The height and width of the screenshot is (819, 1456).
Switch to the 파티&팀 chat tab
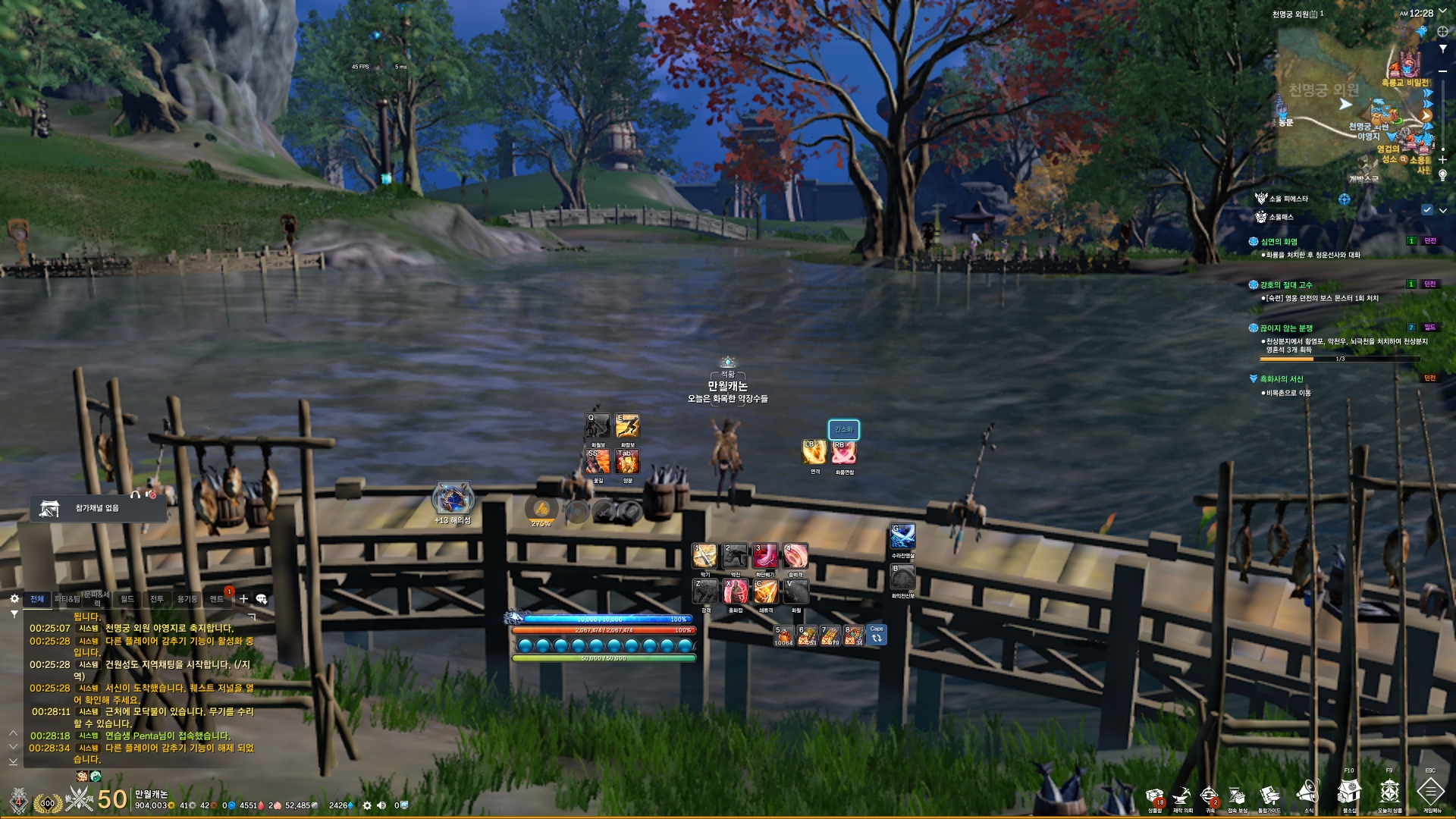pyautogui.click(x=67, y=599)
